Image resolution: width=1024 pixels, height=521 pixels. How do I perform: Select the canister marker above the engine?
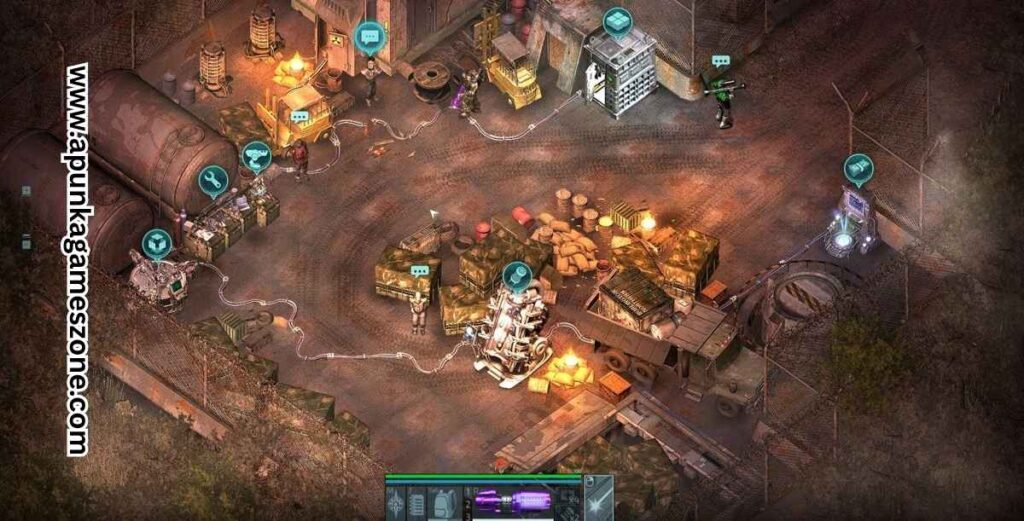pos(516,275)
